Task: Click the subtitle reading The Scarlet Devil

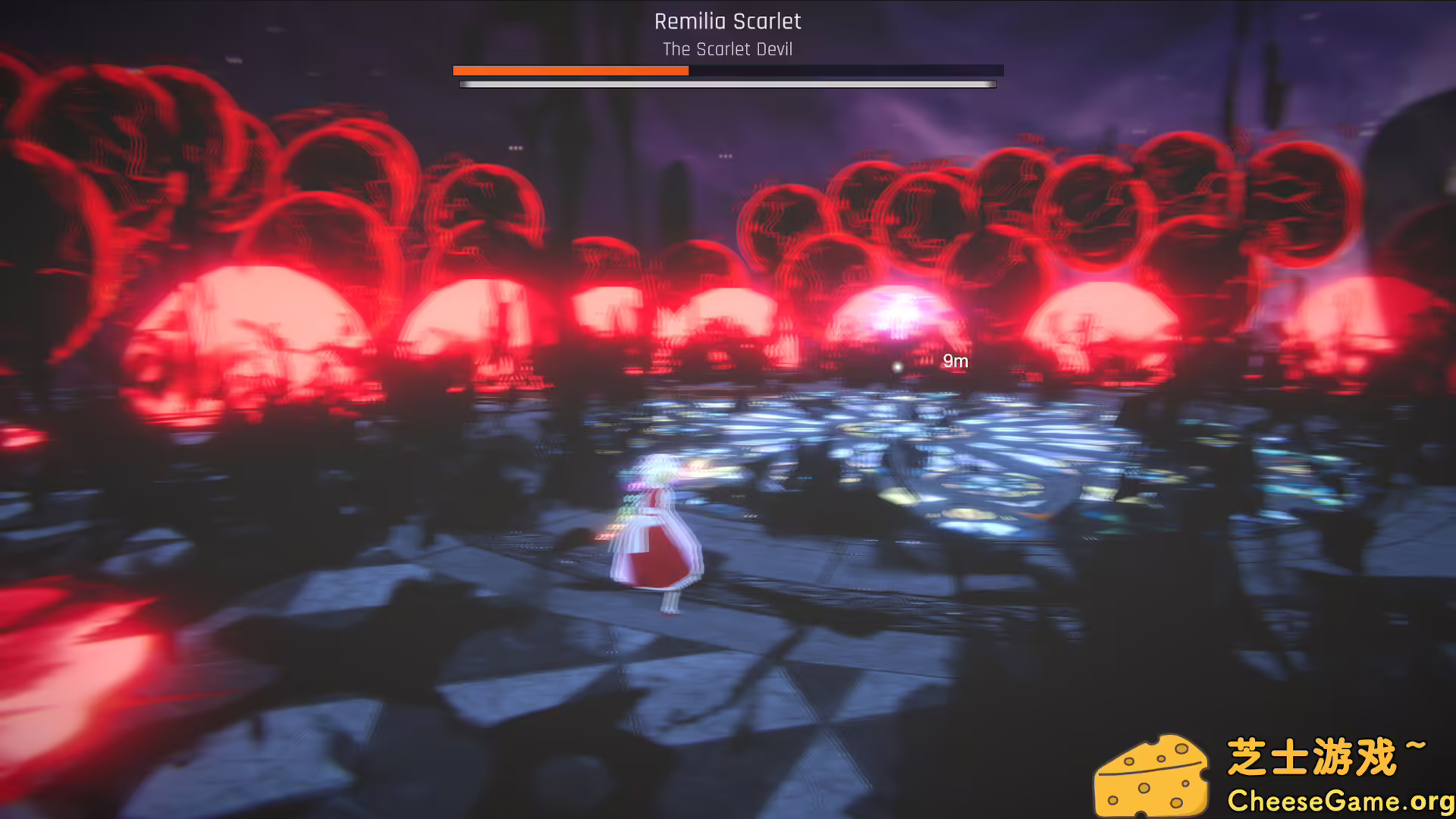Action: pyautogui.click(x=727, y=49)
